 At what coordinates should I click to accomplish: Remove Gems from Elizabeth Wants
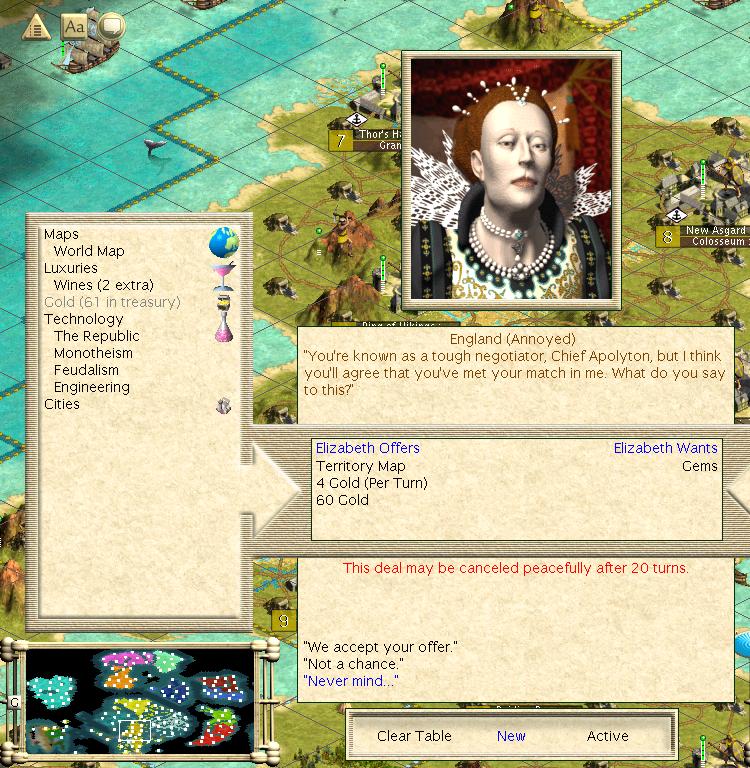point(699,466)
